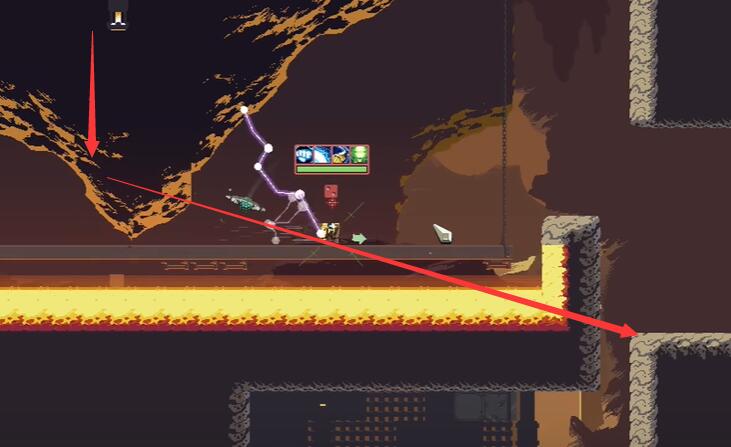Click the blue and yellow ability icon
This screenshot has width=731, height=447.
341,155
